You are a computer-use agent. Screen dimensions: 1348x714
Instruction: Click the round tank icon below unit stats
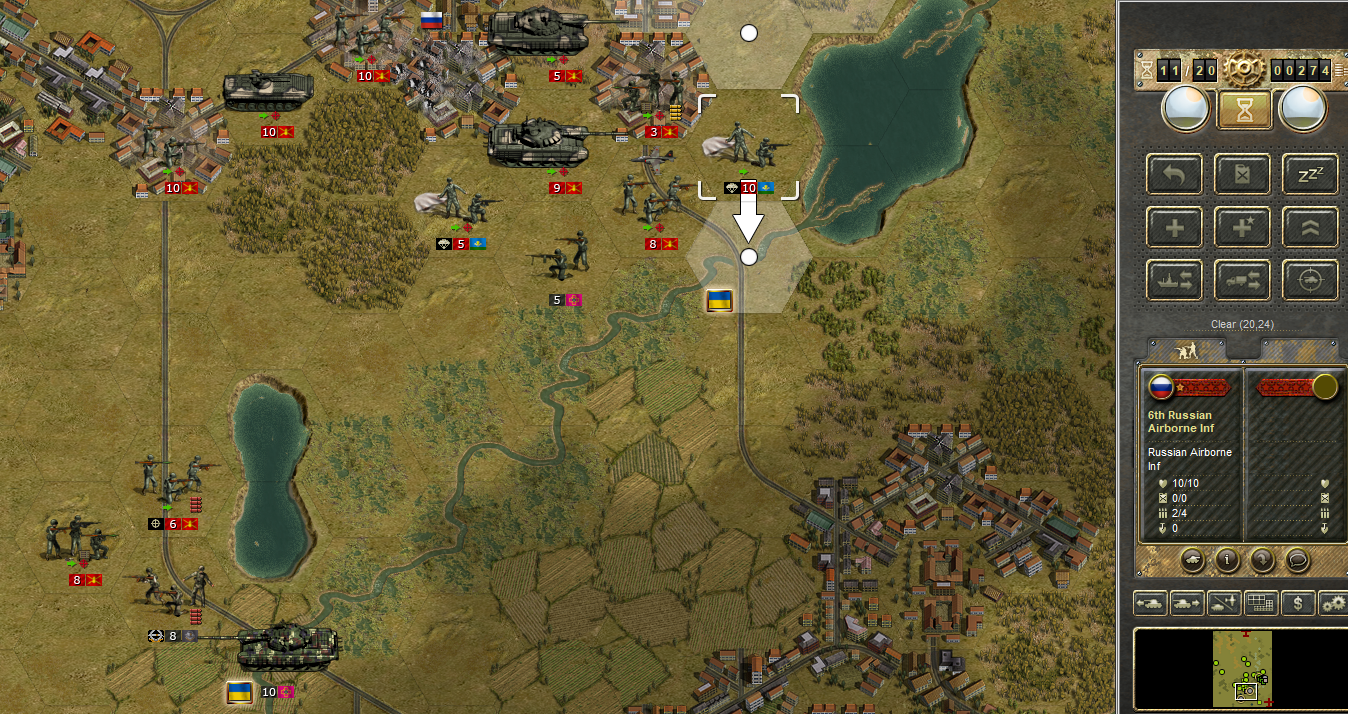[x=1192, y=559]
